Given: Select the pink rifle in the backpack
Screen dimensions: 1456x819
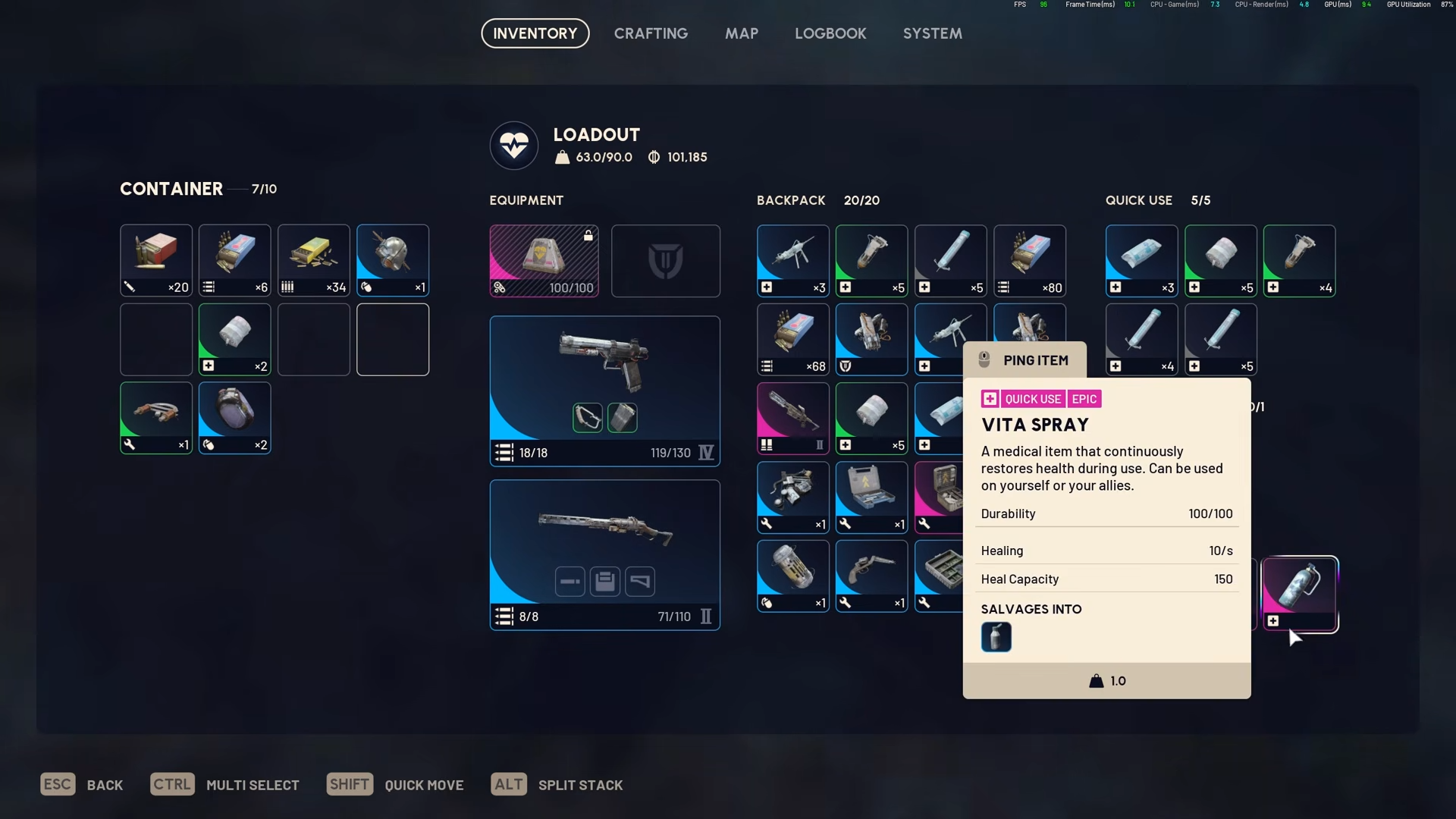Looking at the screenshot, I should 792,418.
